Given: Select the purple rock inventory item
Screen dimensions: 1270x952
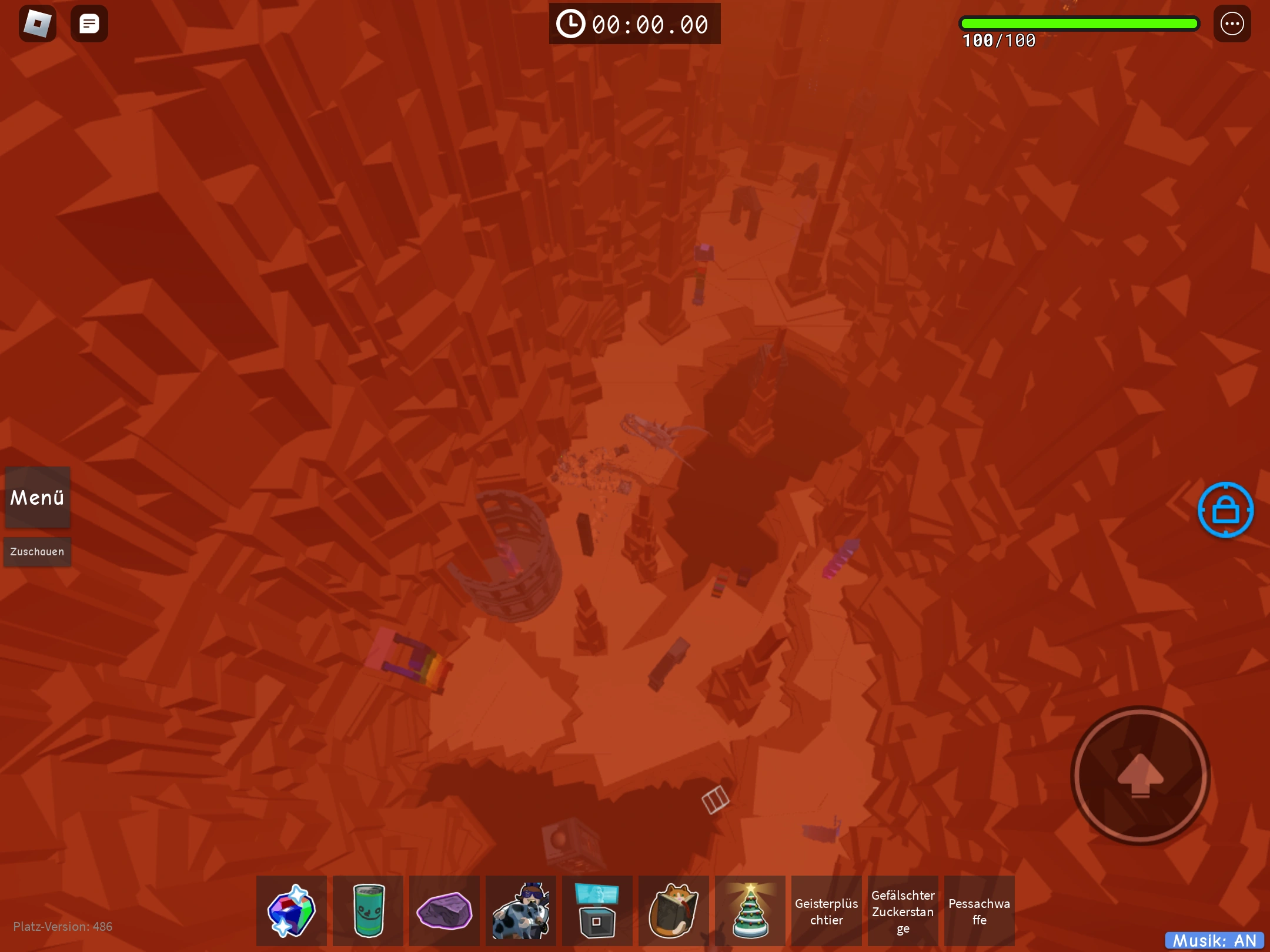Looking at the screenshot, I should click(444, 910).
